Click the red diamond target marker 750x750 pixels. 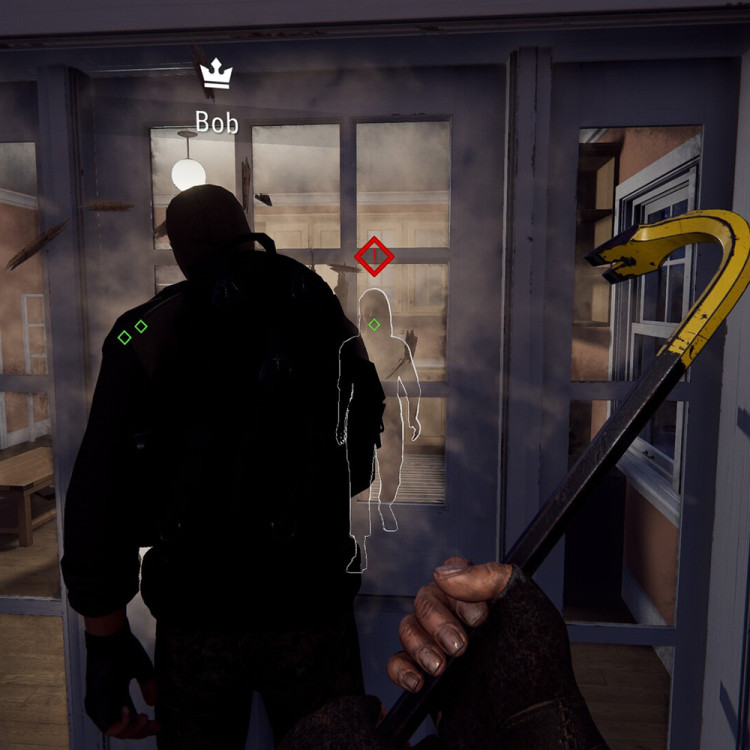click(x=374, y=257)
